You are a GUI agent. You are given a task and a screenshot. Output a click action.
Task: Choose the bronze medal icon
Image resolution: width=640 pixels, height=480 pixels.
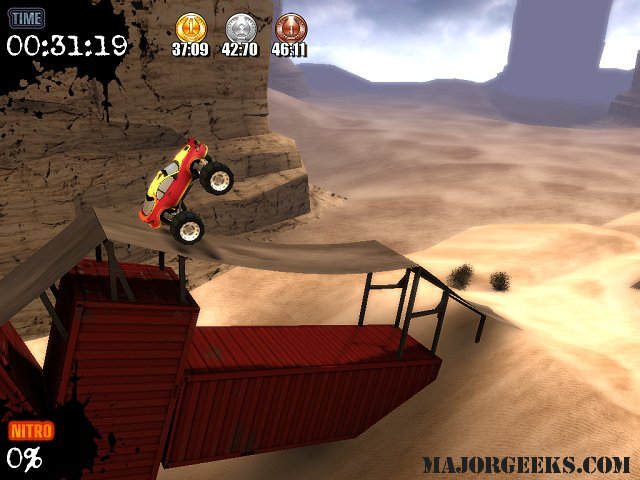[289, 27]
